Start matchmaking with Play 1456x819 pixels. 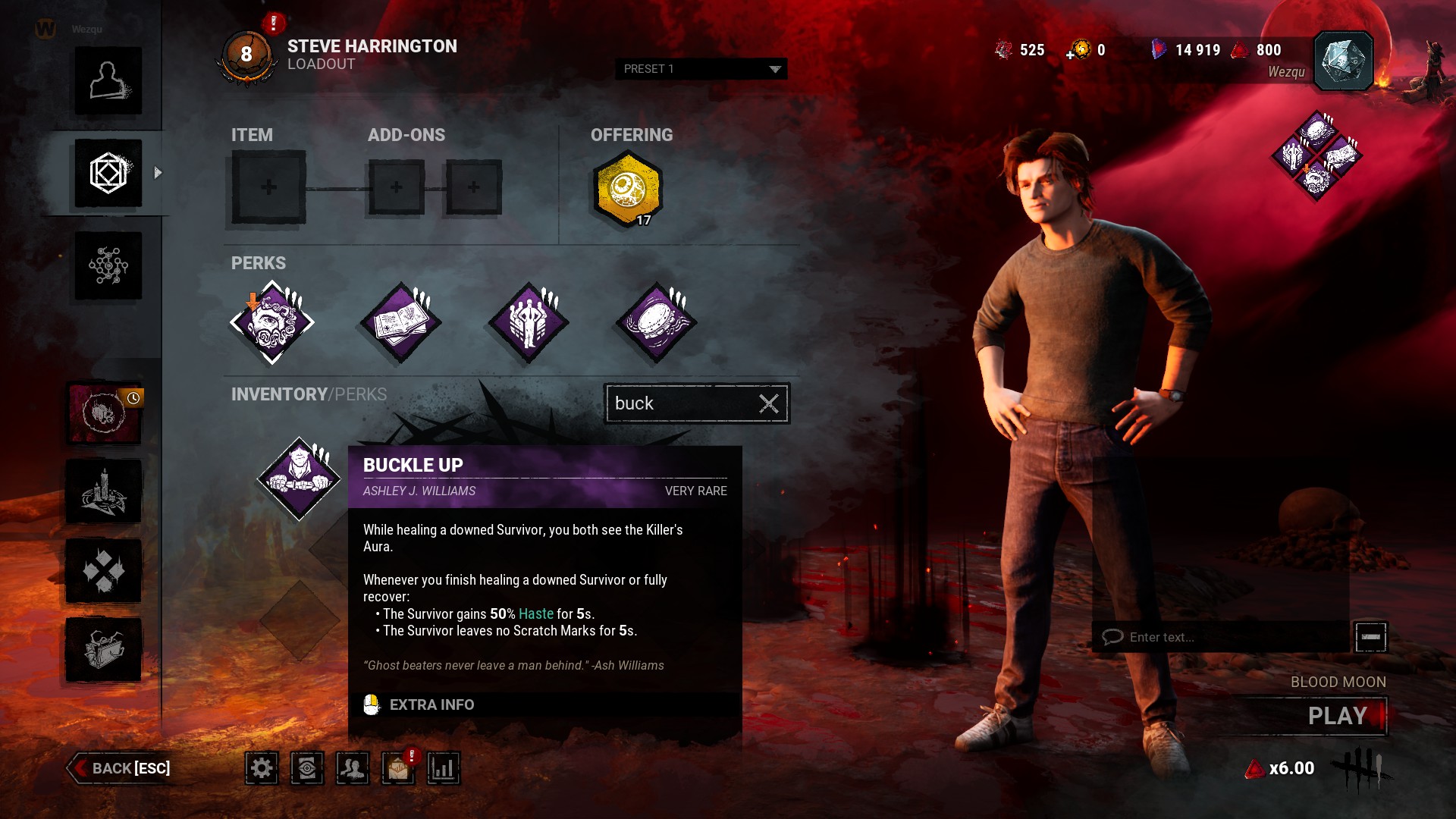tap(1338, 716)
